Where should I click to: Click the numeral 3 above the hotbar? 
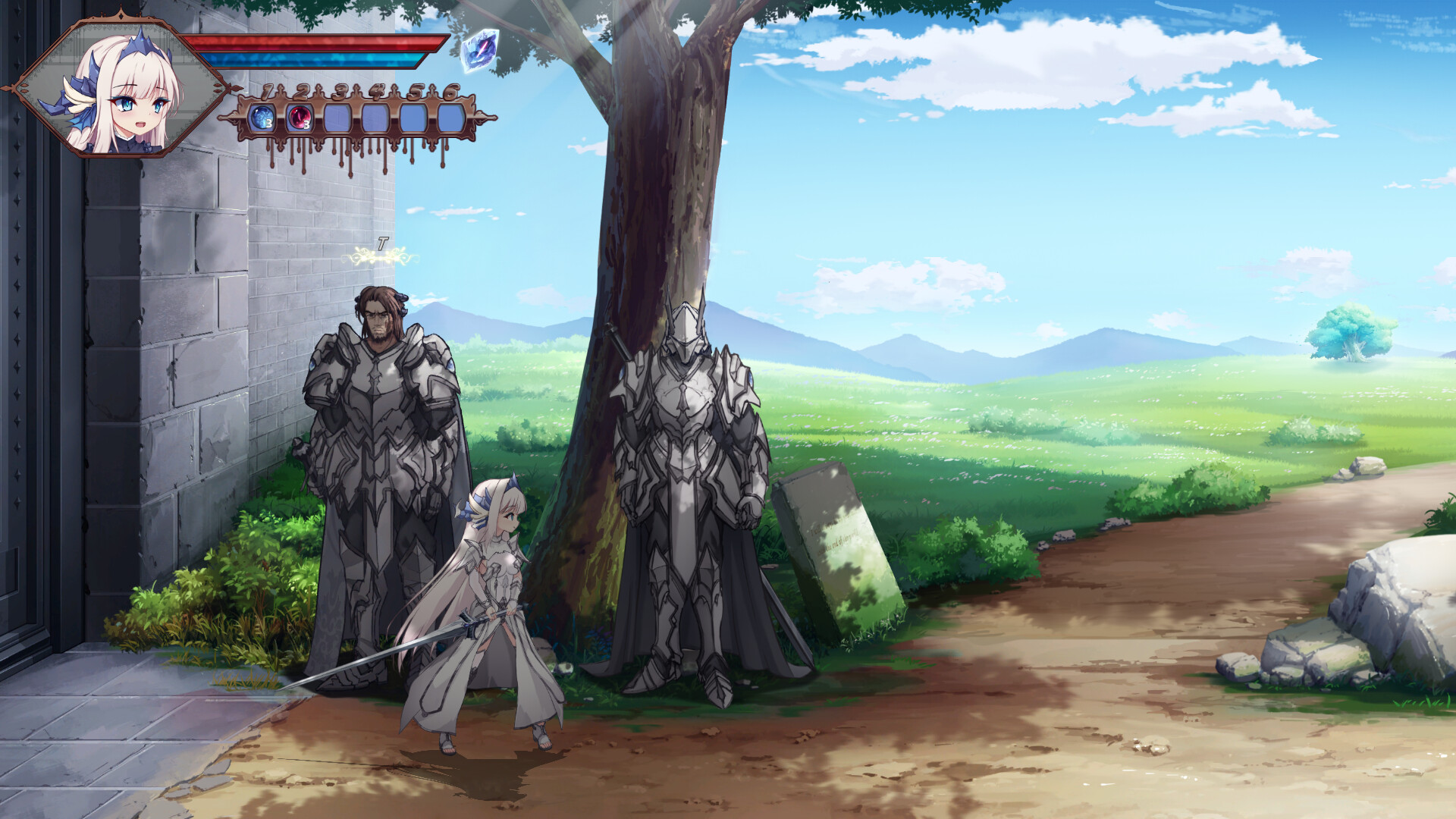[x=340, y=93]
